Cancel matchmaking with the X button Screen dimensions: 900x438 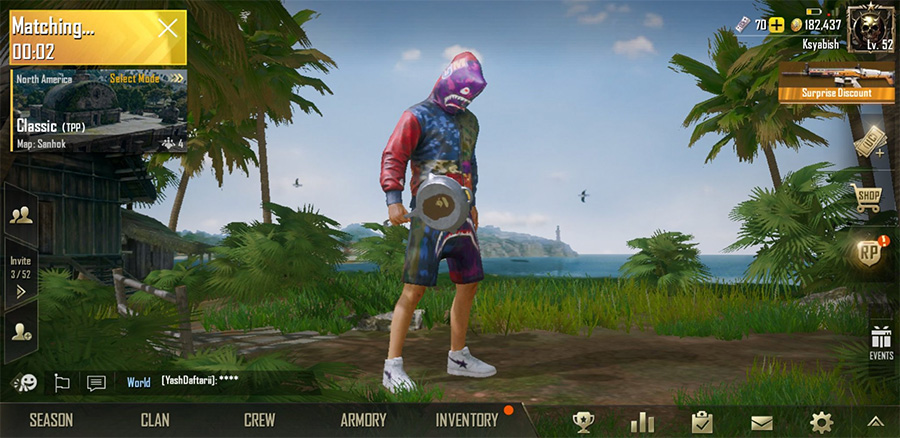point(167,29)
